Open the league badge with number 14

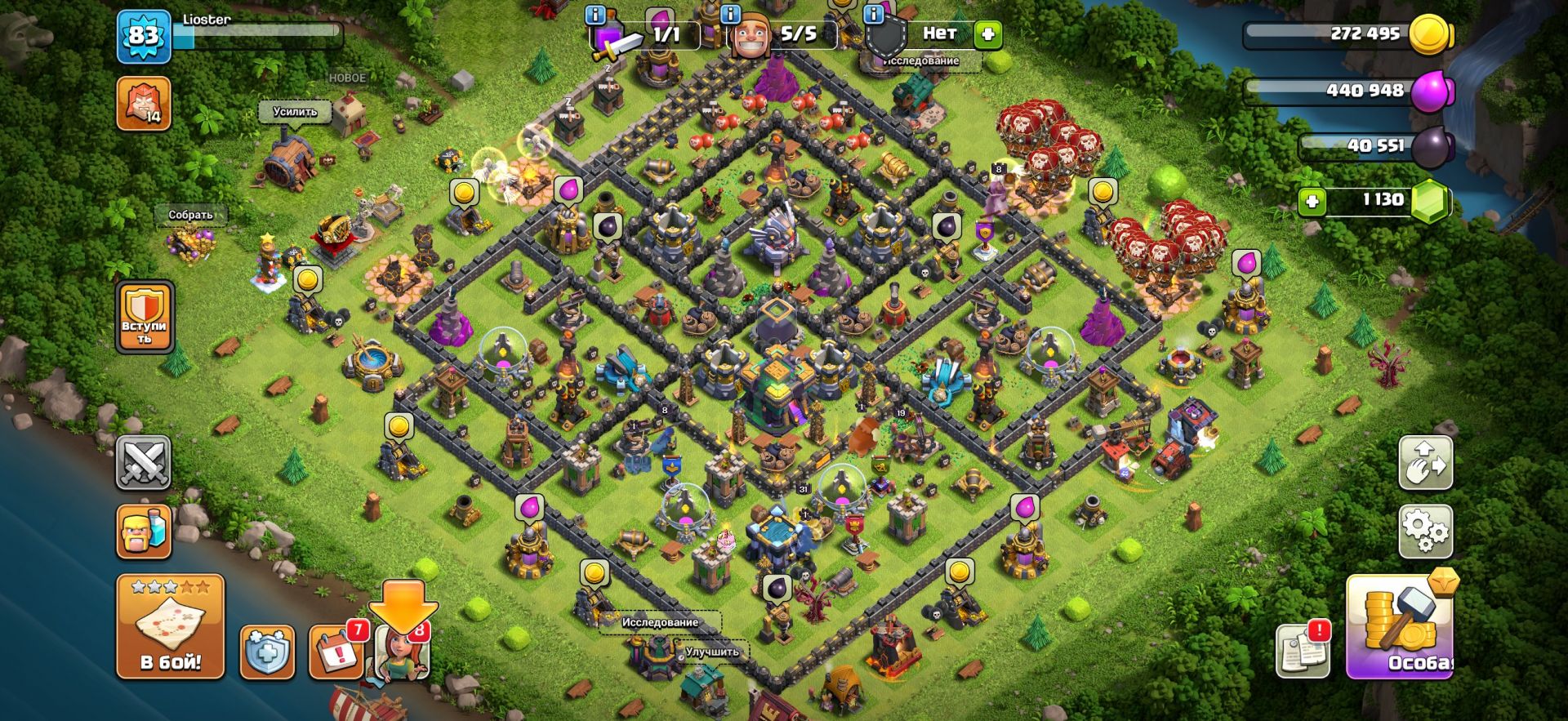coord(144,104)
